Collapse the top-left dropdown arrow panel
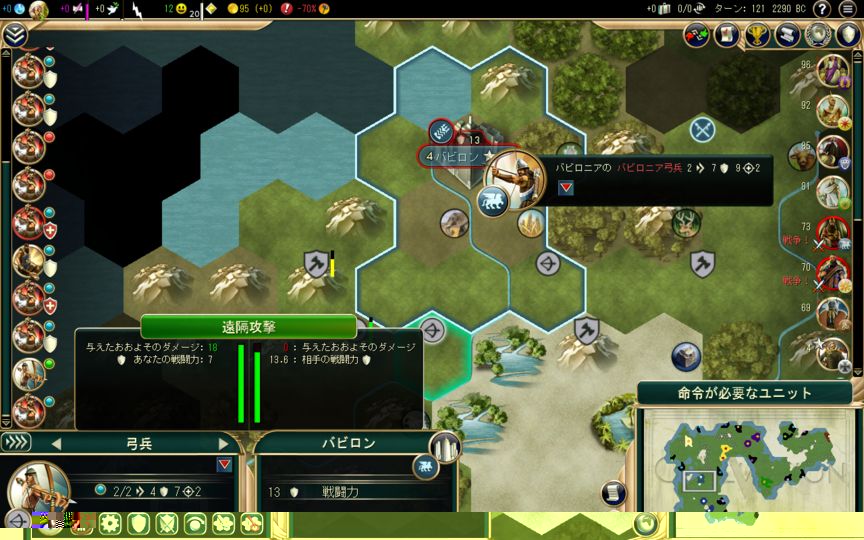The width and height of the screenshot is (864, 540). click(14, 35)
